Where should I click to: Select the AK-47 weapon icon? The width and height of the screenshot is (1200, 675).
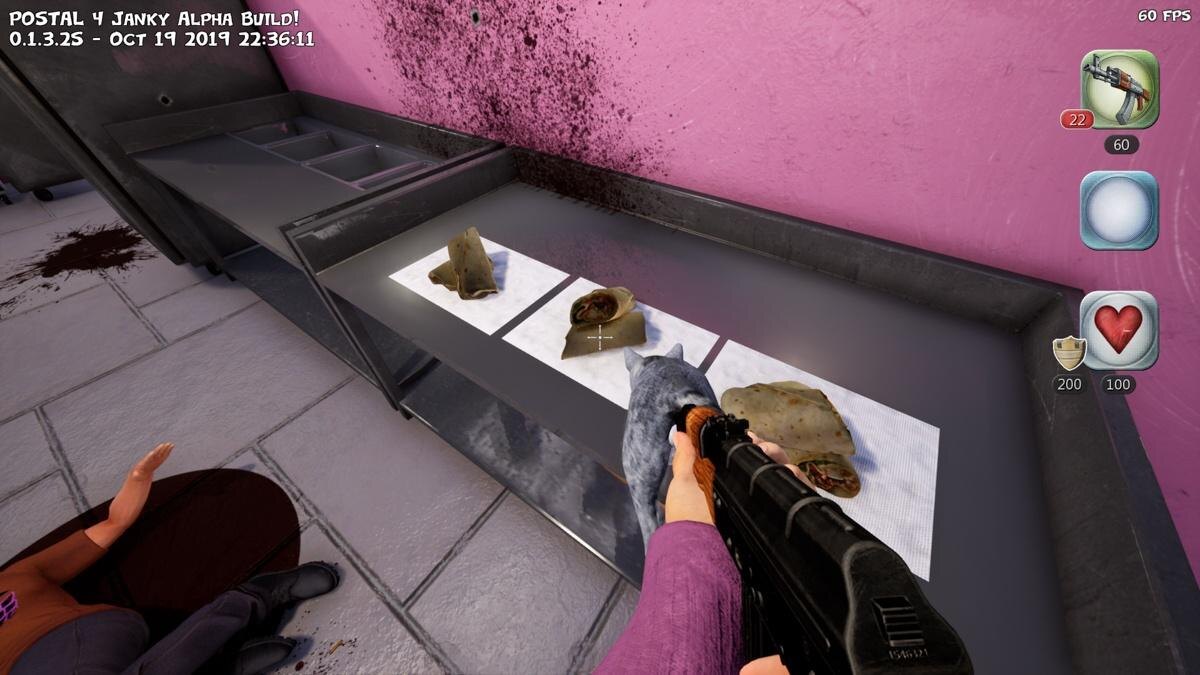click(1119, 89)
